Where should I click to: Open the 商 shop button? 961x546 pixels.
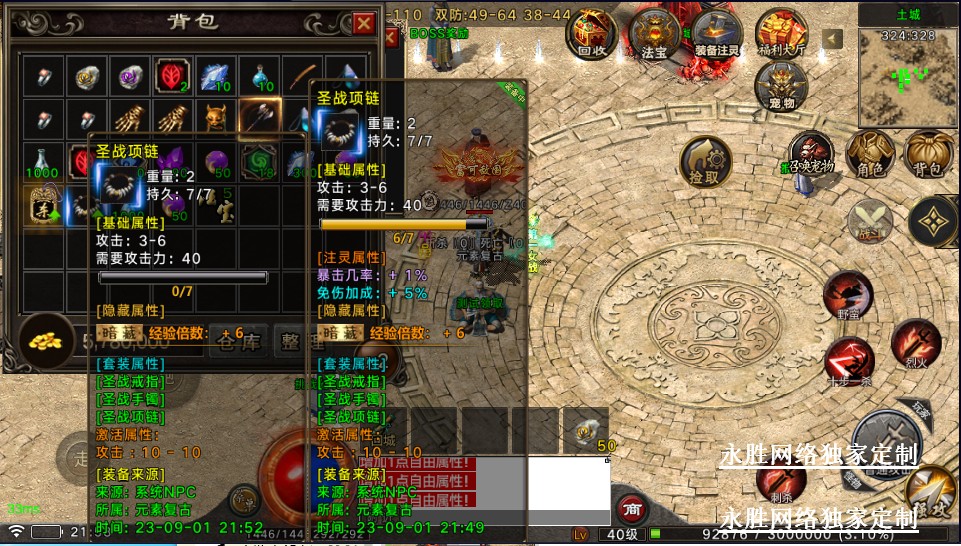coord(630,509)
